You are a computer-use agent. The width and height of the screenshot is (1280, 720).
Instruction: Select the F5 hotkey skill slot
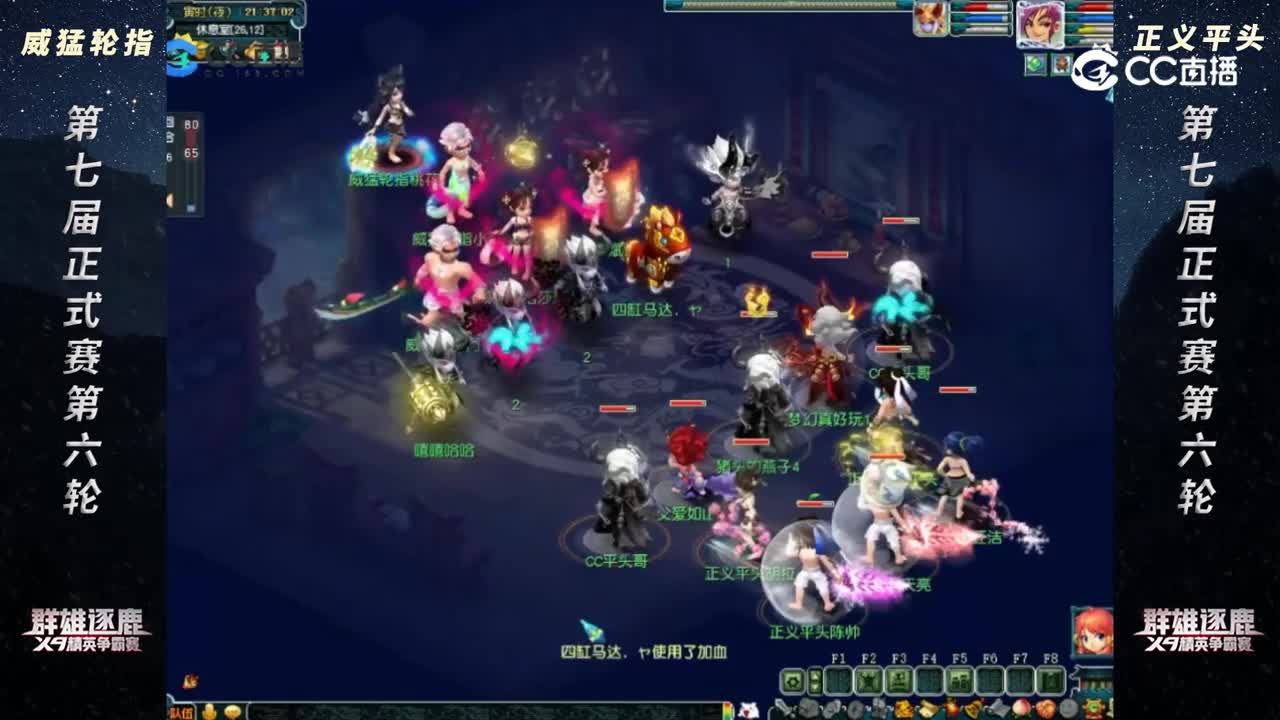(x=961, y=681)
